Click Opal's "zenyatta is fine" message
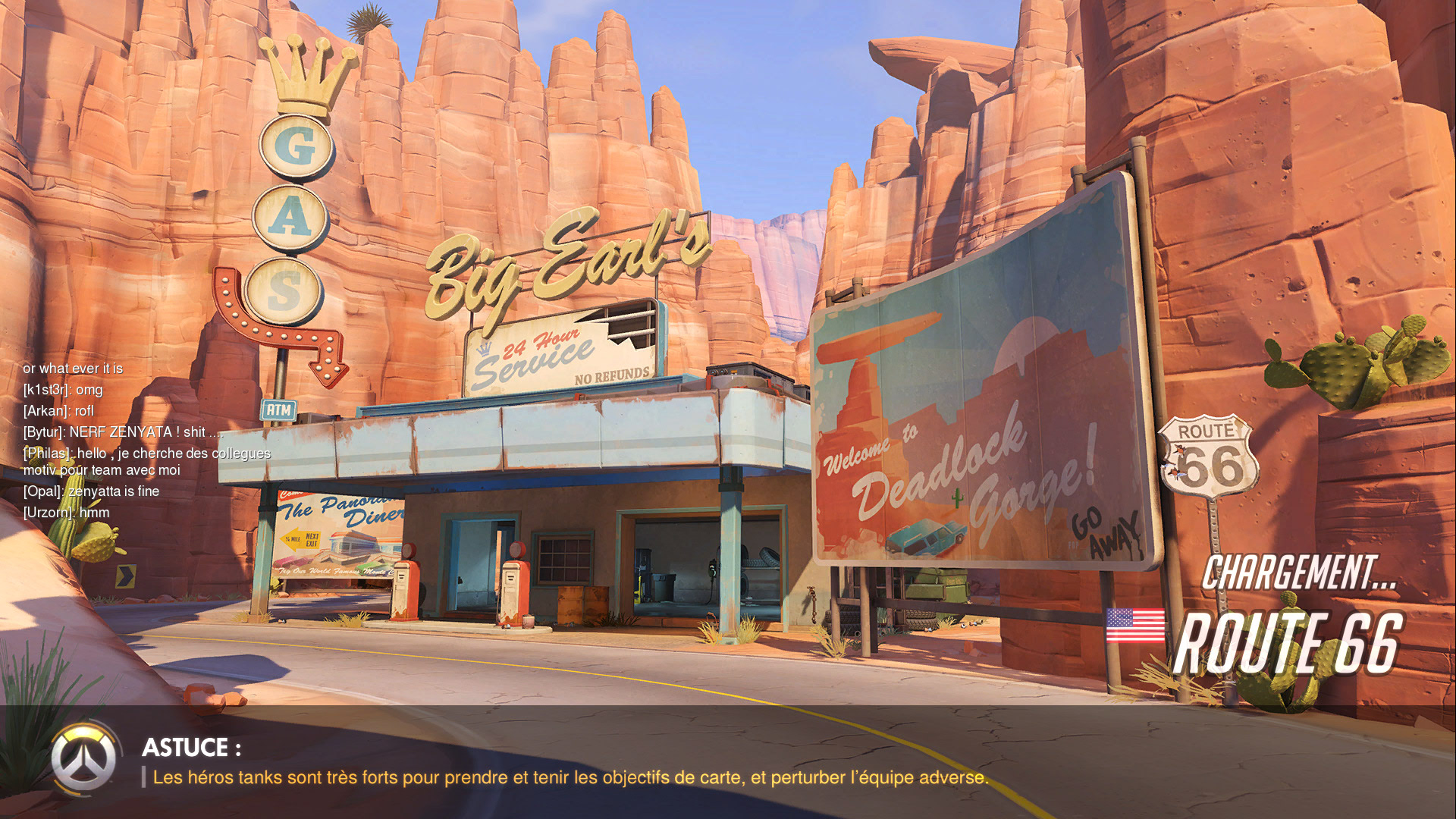The width and height of the screenshot is (1456, 819). tap(91, 491)
